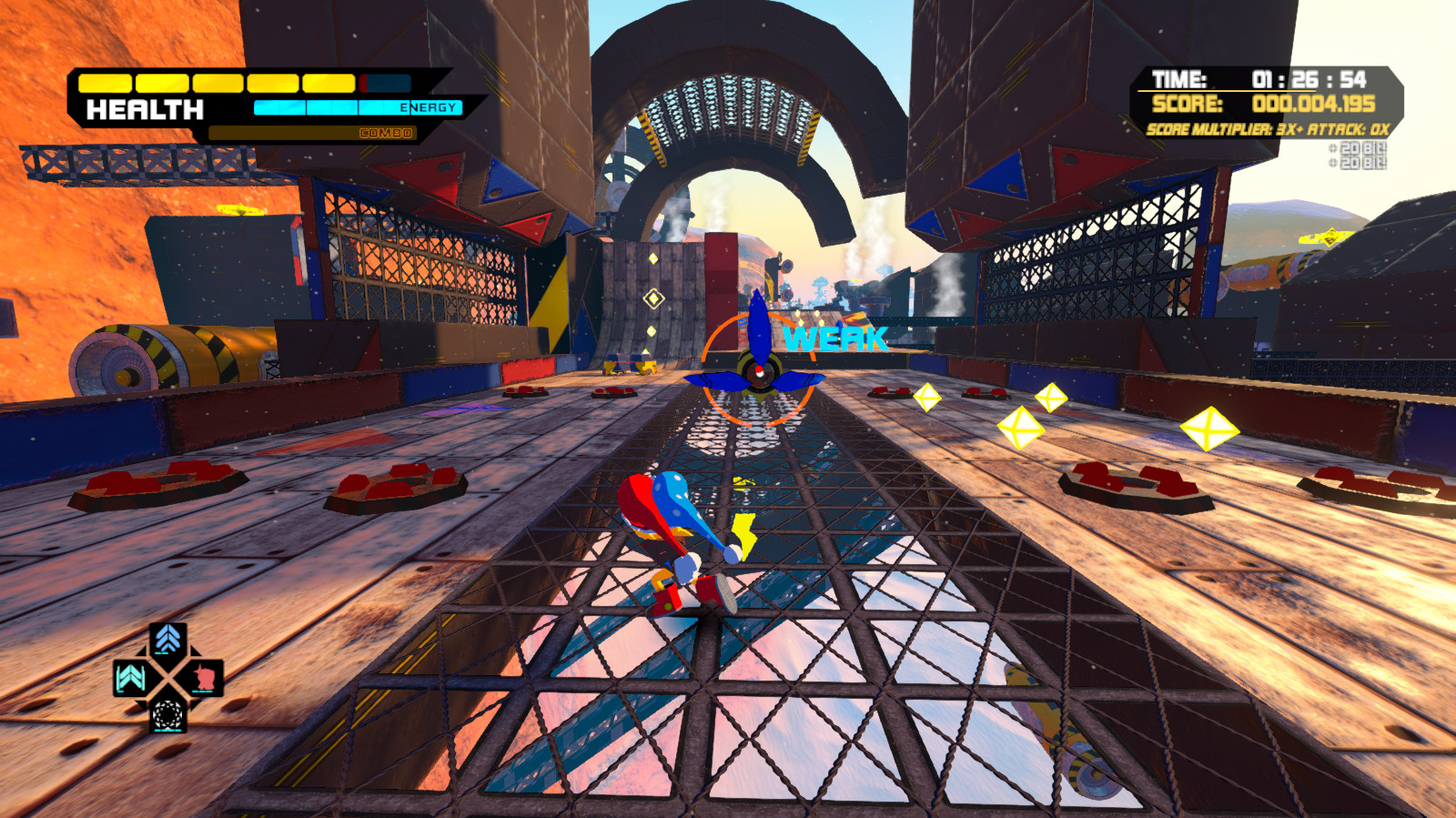Toggle the left arrow of the D-pad selector
Viewport: 1456px width, 818px height.
pyautogui.click(x=129, y=677)
